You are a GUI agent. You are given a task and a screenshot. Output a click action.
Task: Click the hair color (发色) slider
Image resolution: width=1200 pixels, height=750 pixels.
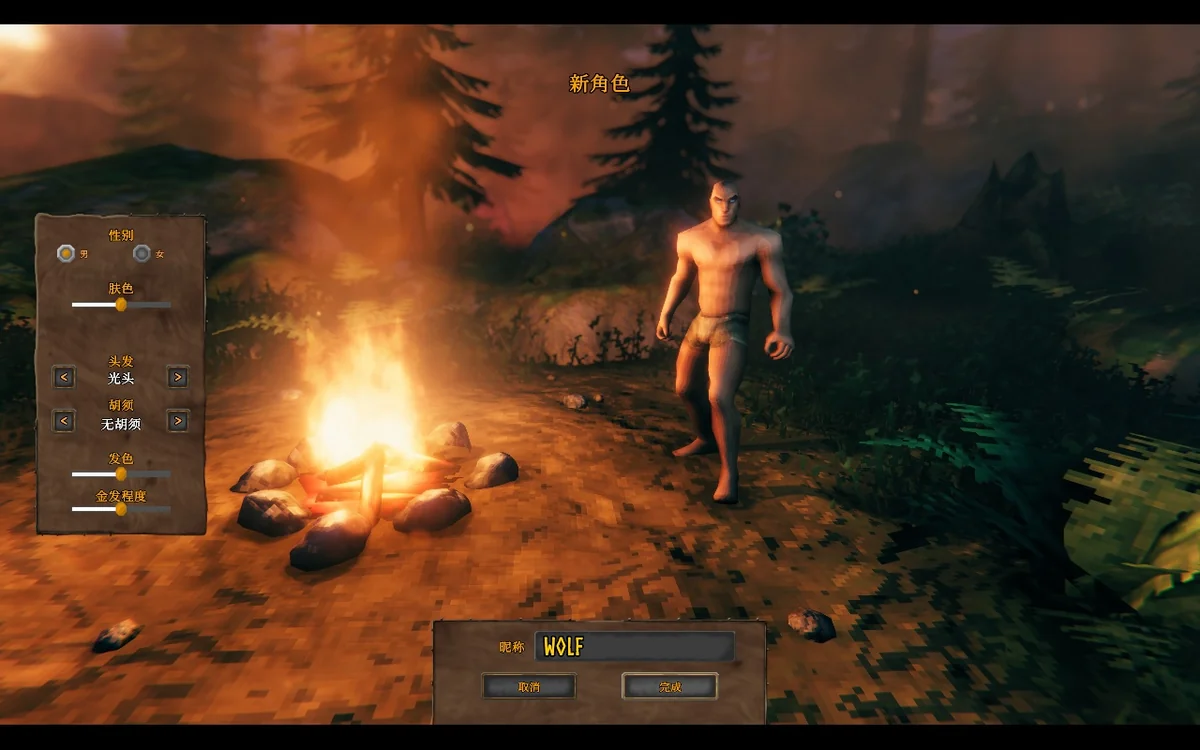click(x=121, y=473)
